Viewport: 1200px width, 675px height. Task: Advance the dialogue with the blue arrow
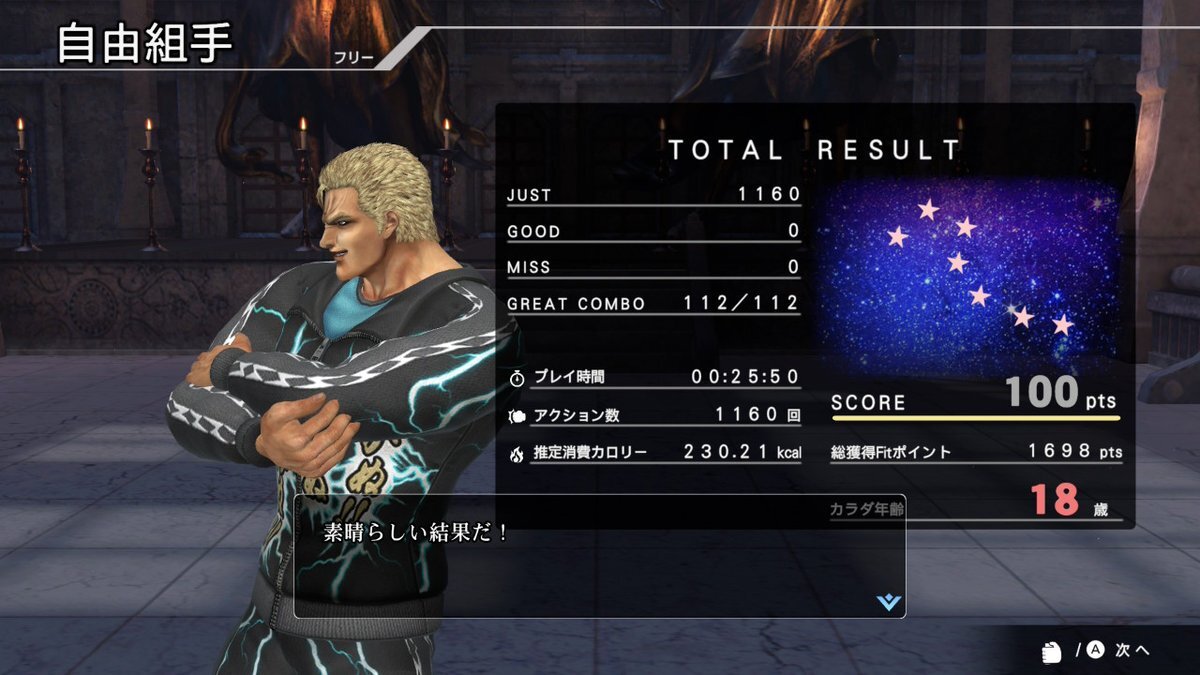888,602
